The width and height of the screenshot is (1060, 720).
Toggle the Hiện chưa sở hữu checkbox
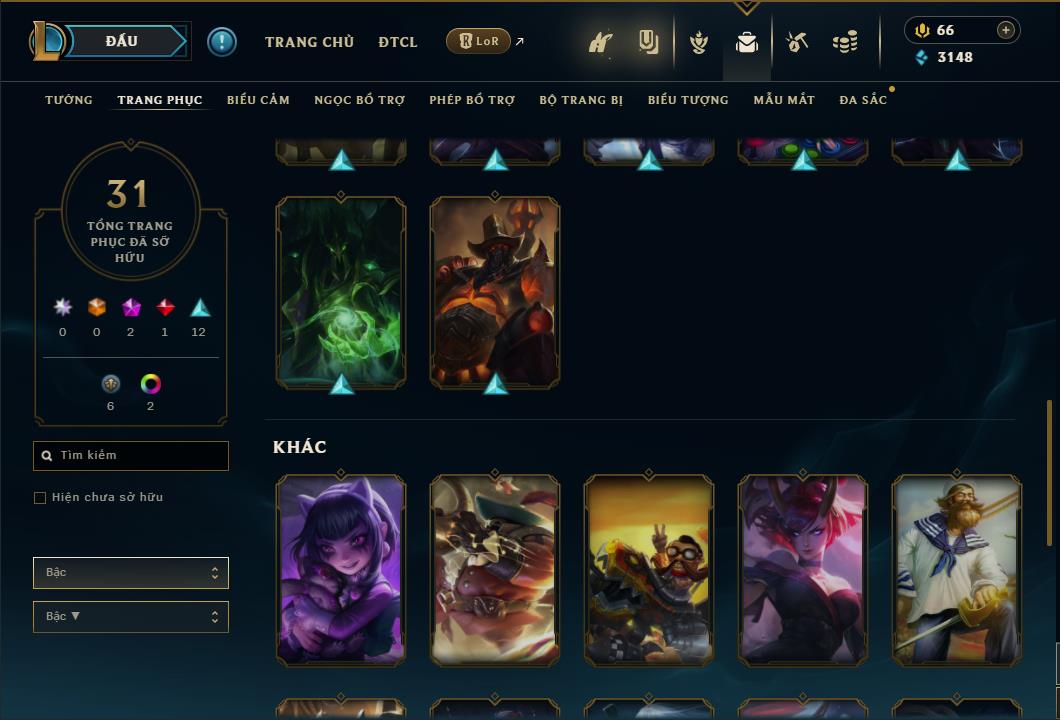click(x=40, y=498)
